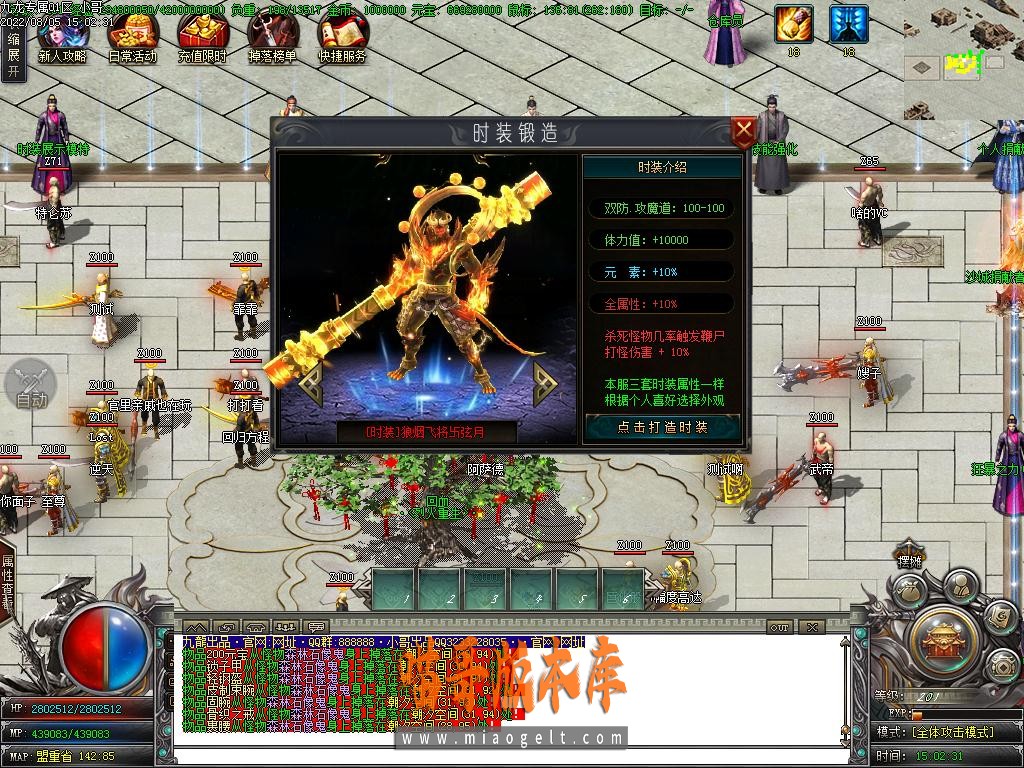
Task: Toggle the 自动 auto-battle button
Action: click(x=32, y=386)
